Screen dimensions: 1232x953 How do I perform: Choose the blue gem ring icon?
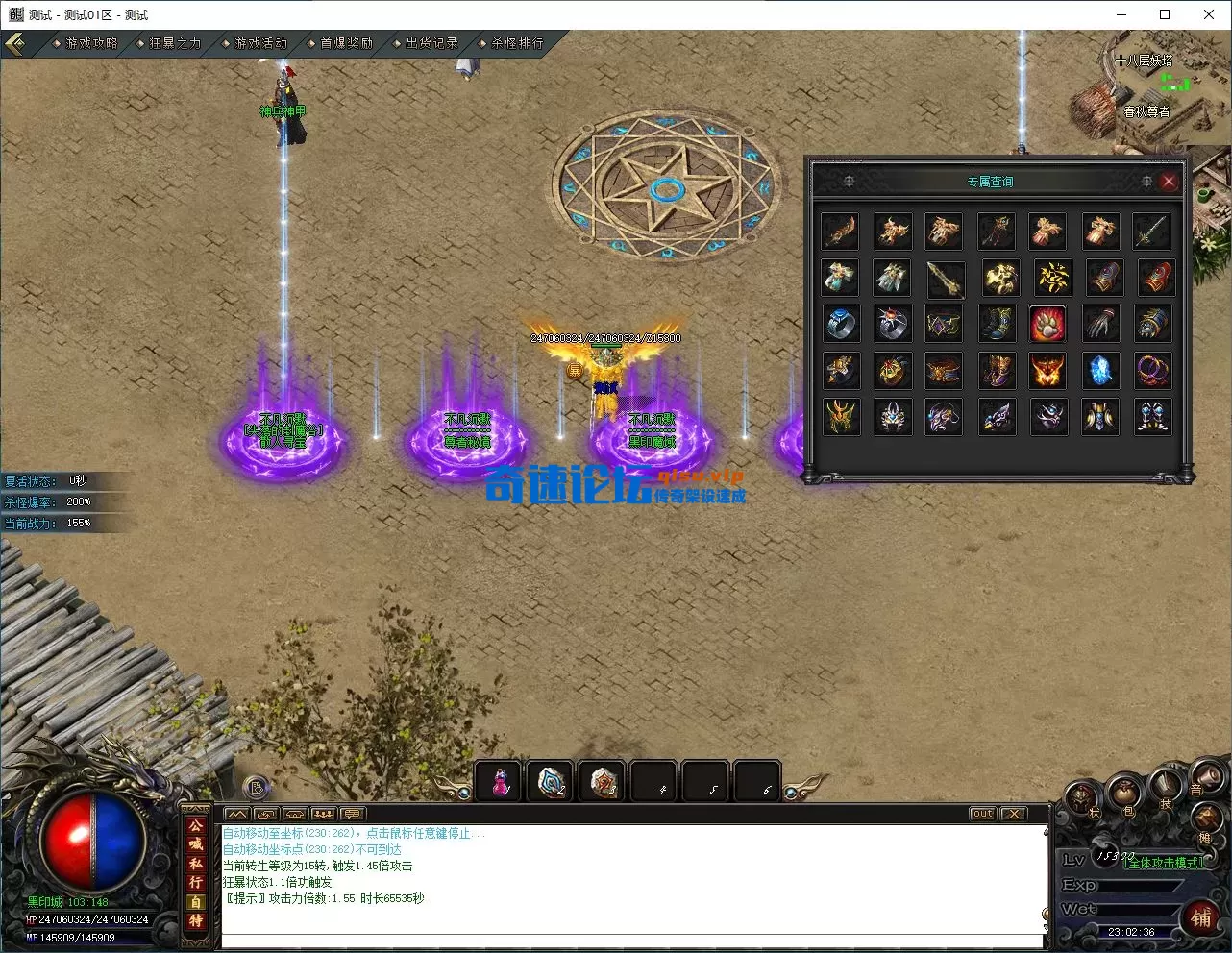pos(841,325)
